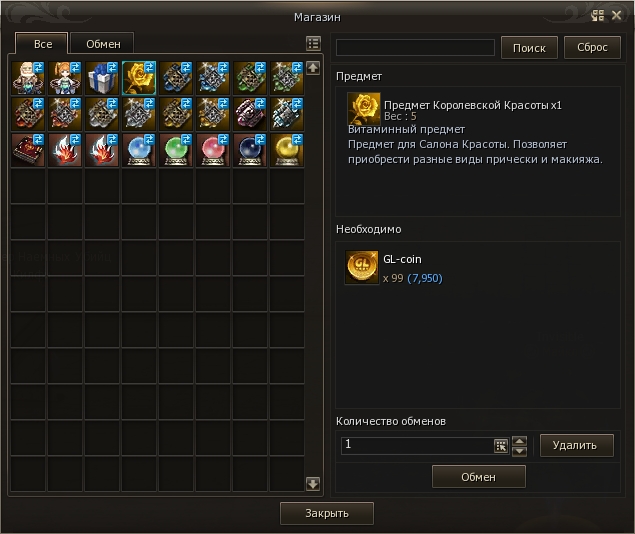Open the Обмен tab
The height and width of the screenshot is (534, 635).
[x=103, y=44]
